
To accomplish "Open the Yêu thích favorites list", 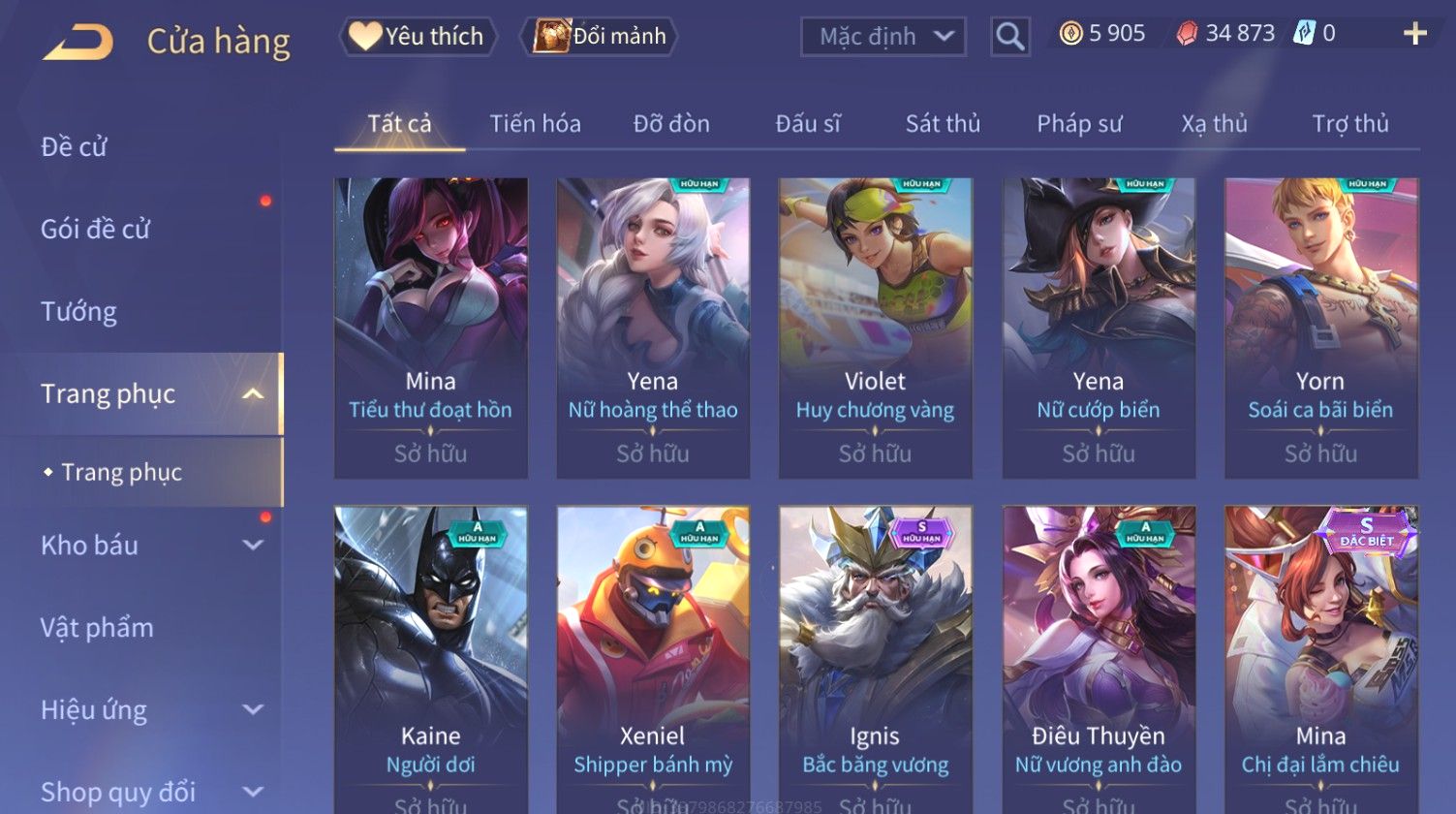I will click(x=418, y=37).
